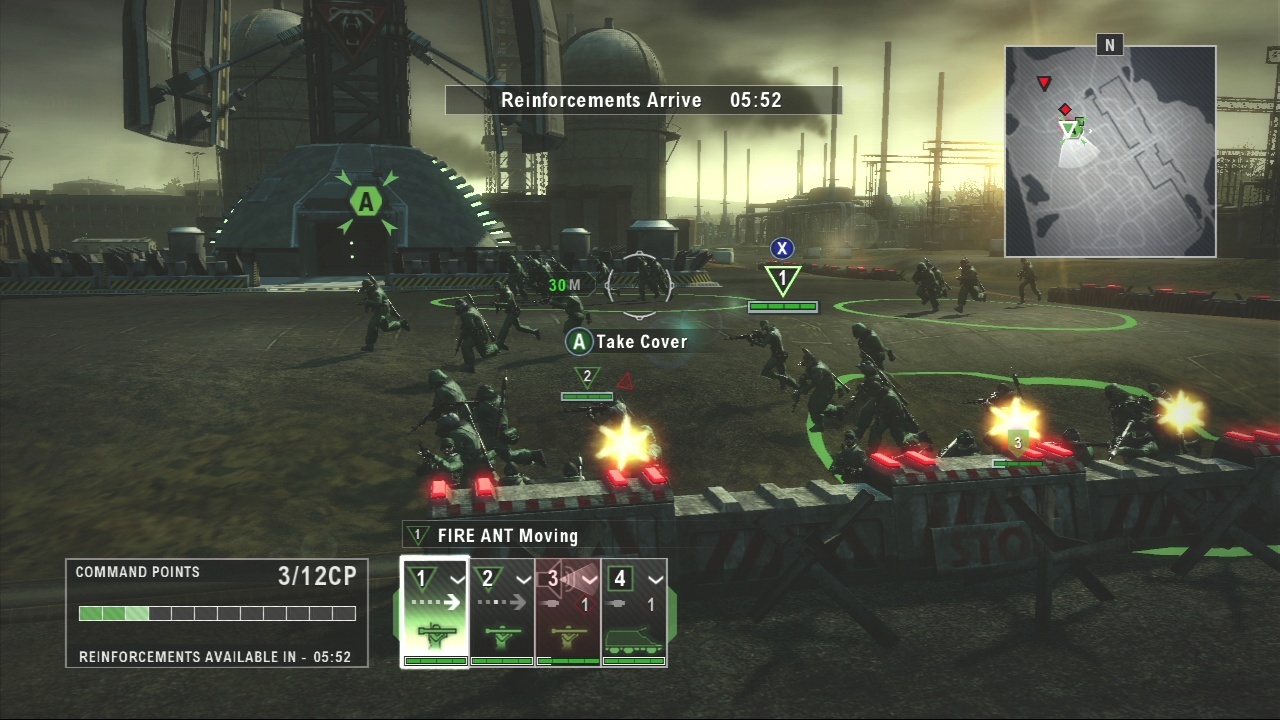This screenshot has width=1280, height=720.
Task: Click the red enemy triangle on the minimap
Action: (x=1044, y=83)
